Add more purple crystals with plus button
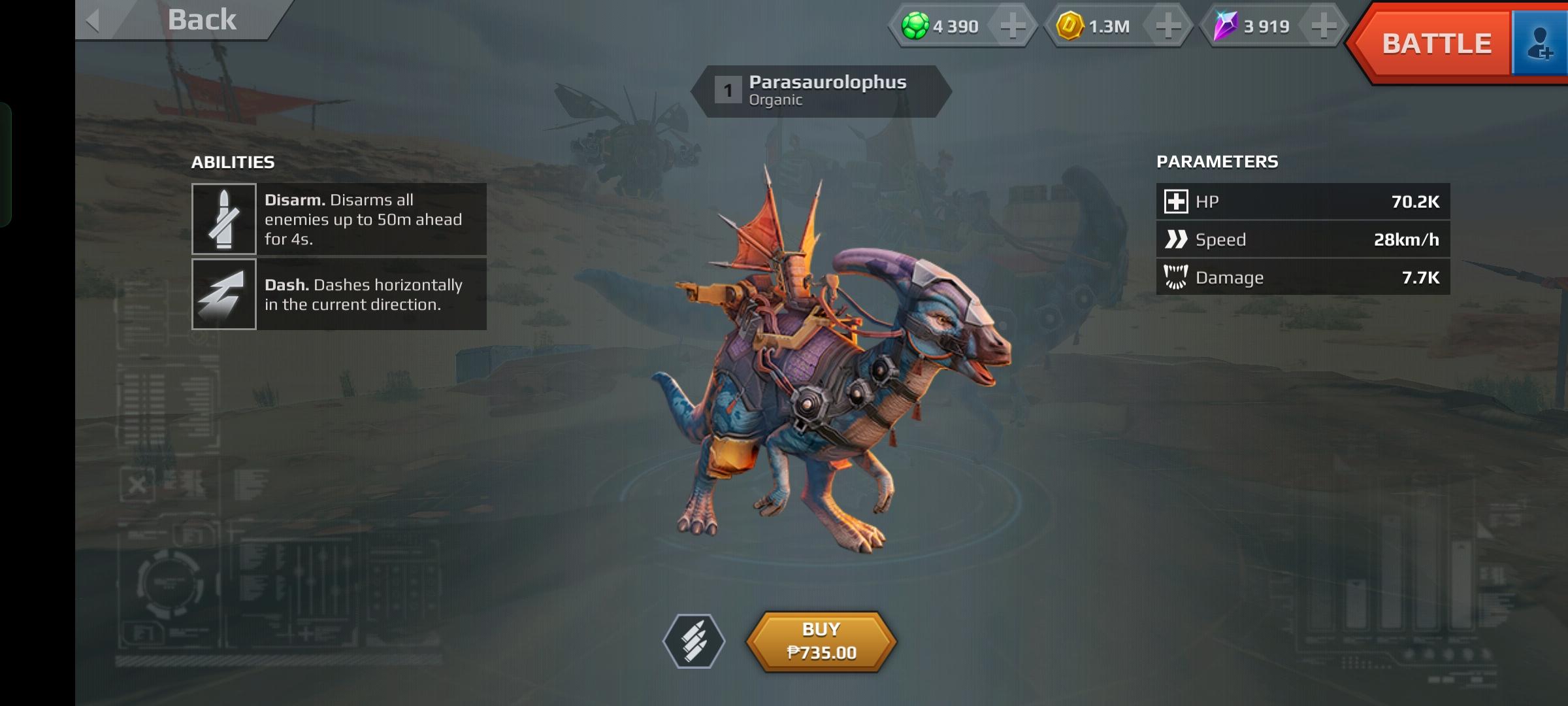This screenshot has height=706, width=1568. click(x=1323, y=26)
